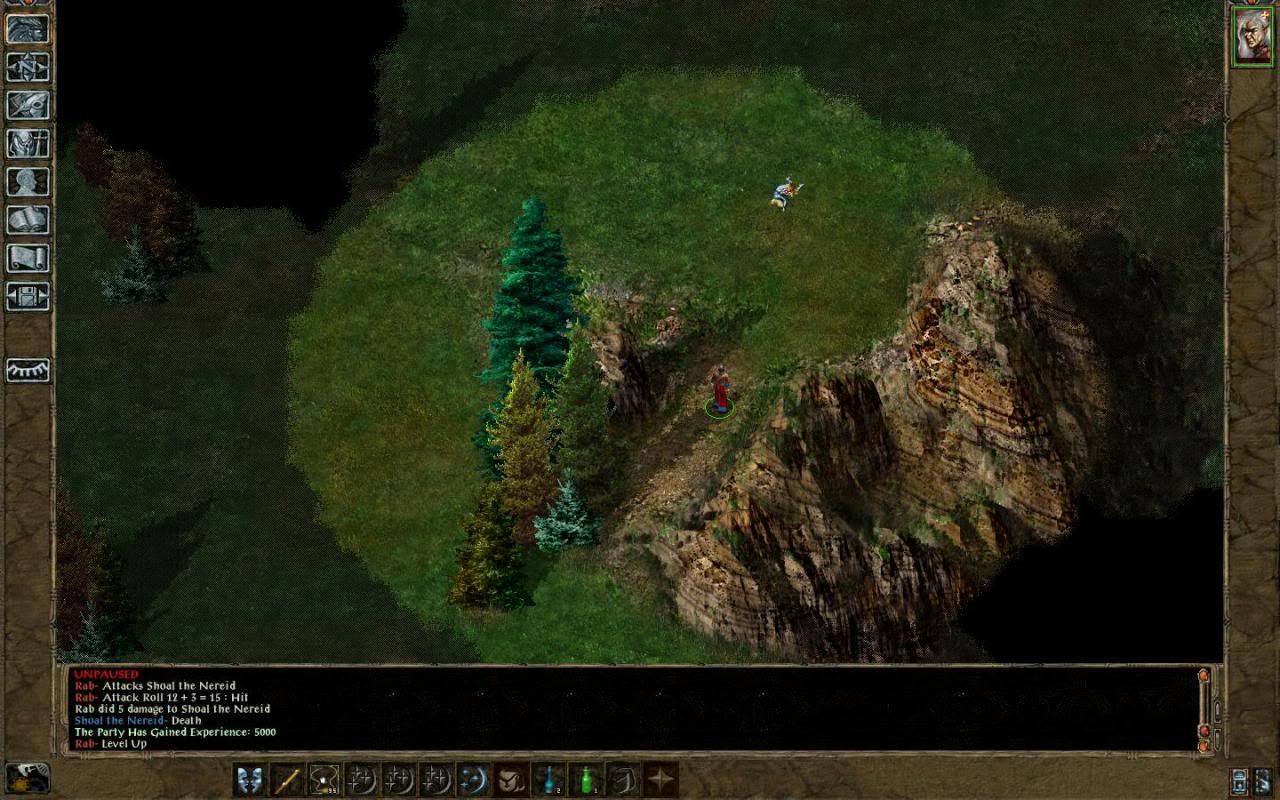Image resolution: width=1280 pixels, height=800 pixels.
Task: Open the mage spellbook icon
Action: 28,219
